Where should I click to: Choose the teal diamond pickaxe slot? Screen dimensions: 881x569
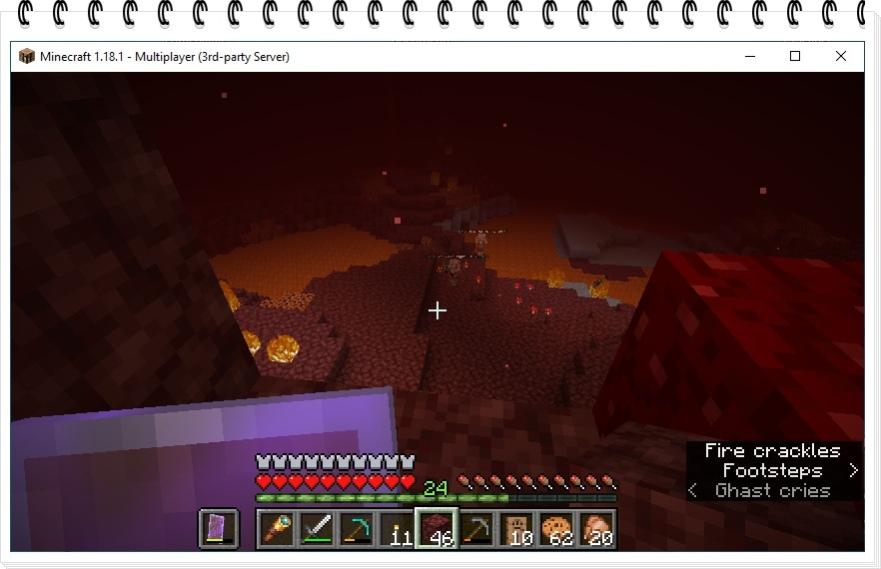pyautogui.click(x=357, y=528)
